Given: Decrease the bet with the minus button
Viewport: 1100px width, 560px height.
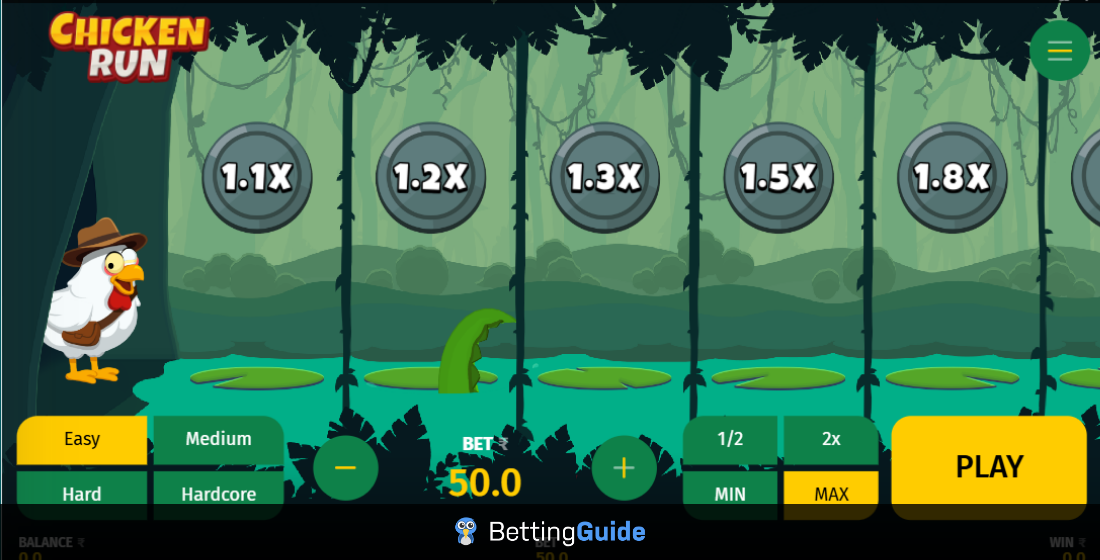Looking at the screenshot, I should tap(345, 468).
